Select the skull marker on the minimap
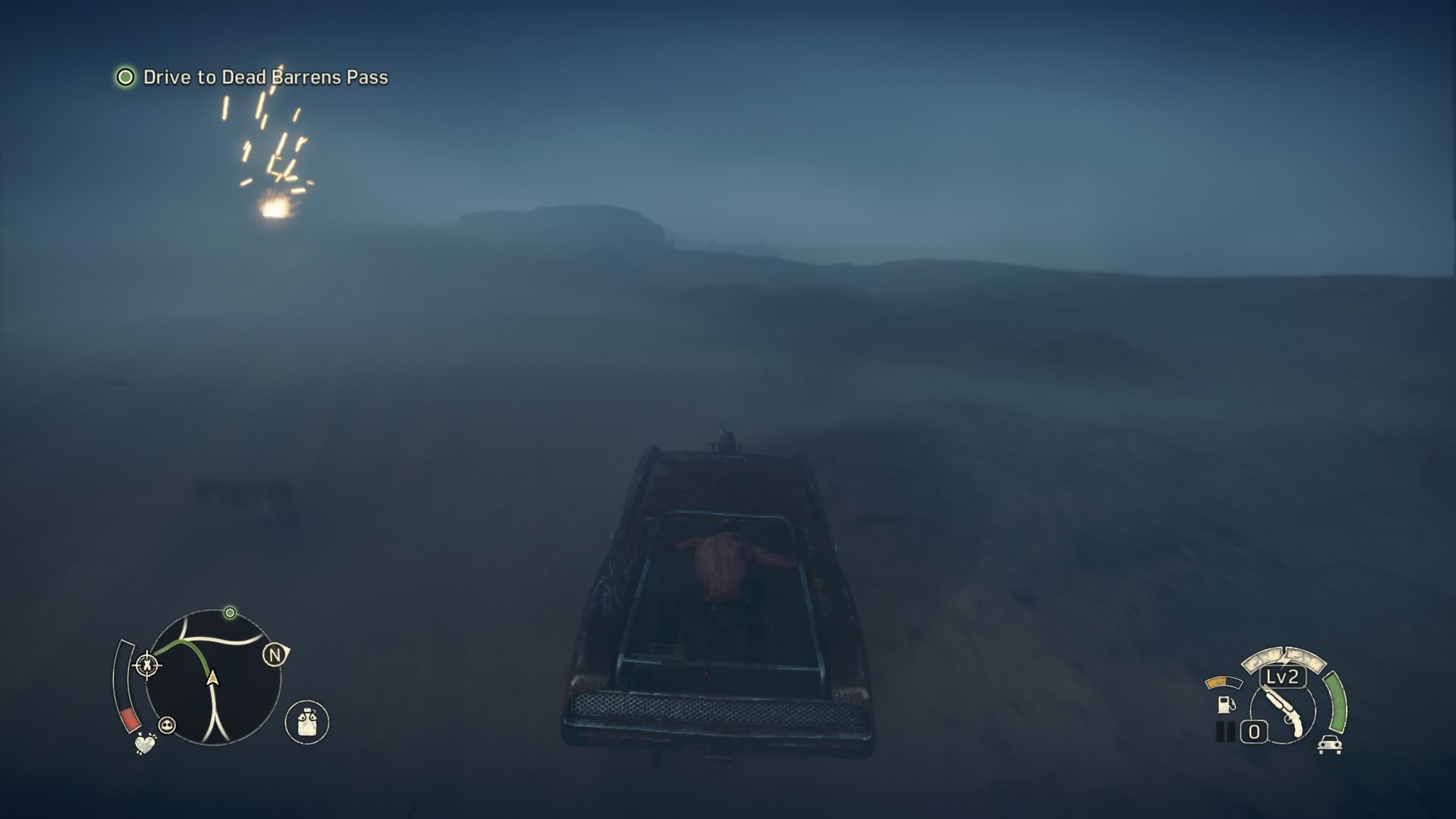 coord(166,725)
